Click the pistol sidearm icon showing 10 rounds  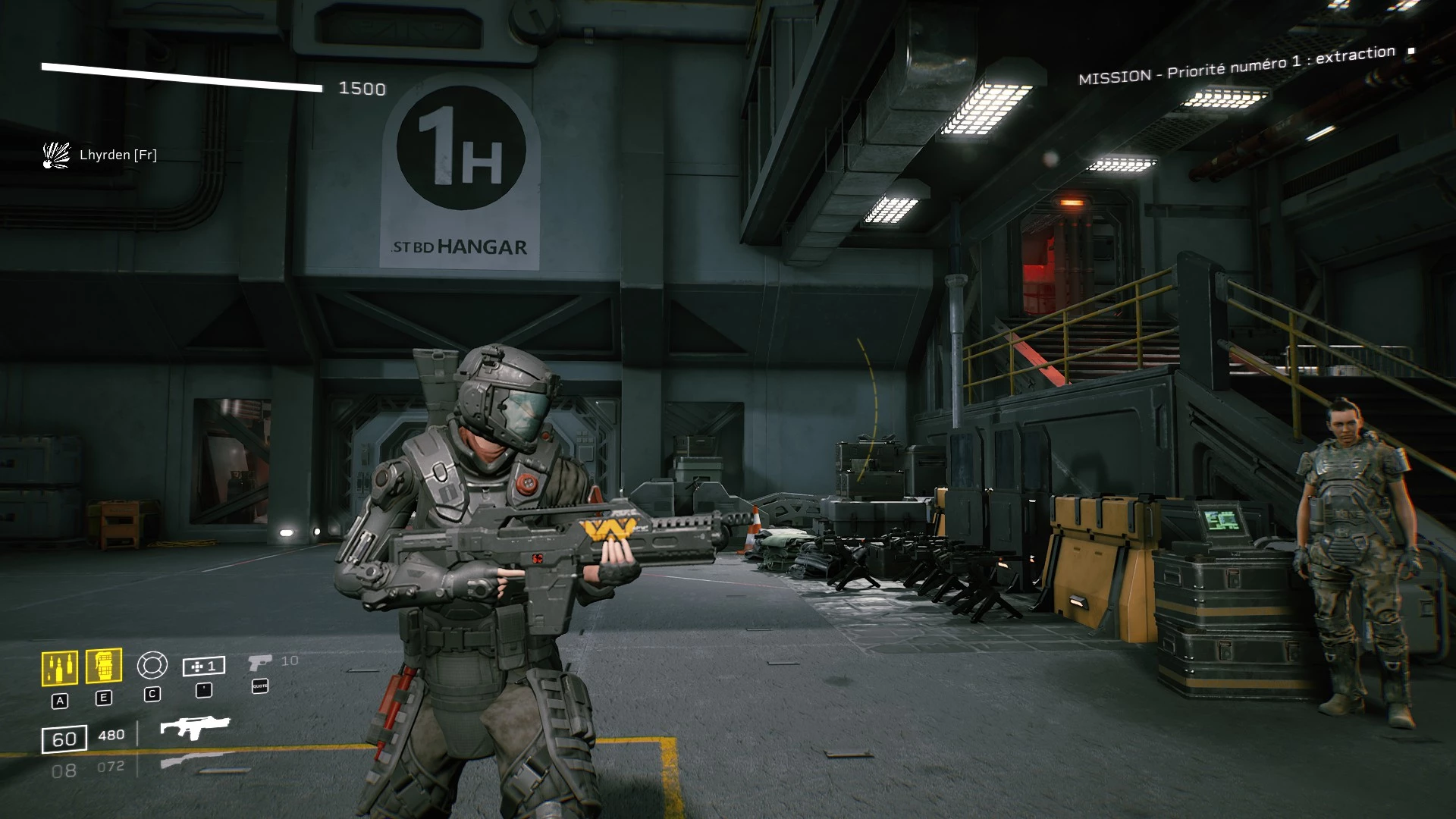click(x=260, y=662)
